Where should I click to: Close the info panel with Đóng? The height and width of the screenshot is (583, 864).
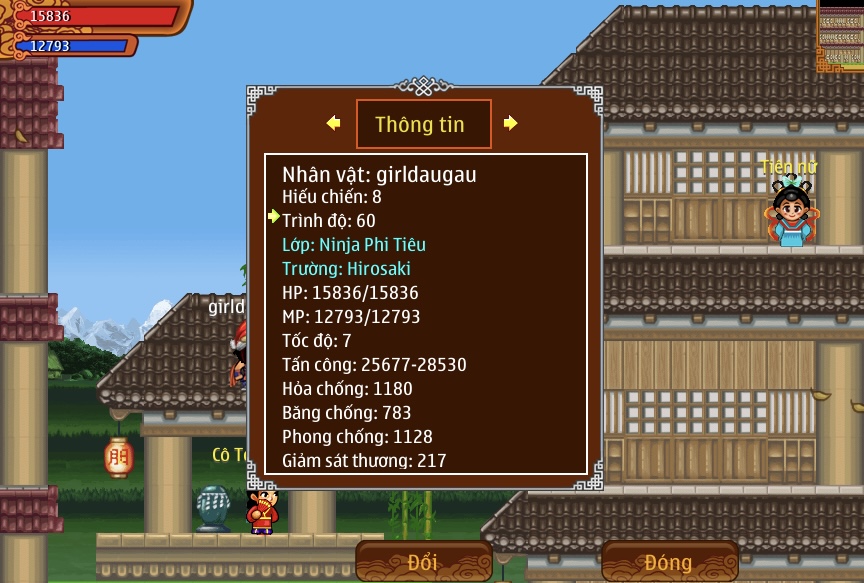668,562
